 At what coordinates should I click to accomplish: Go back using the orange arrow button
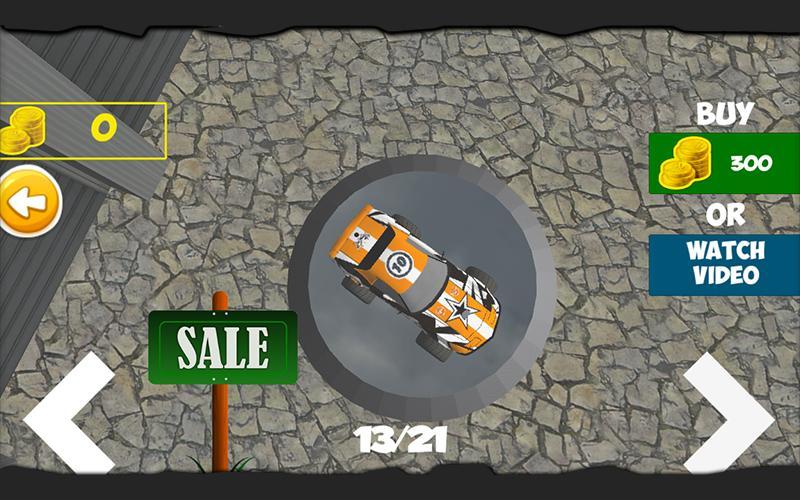28,202
